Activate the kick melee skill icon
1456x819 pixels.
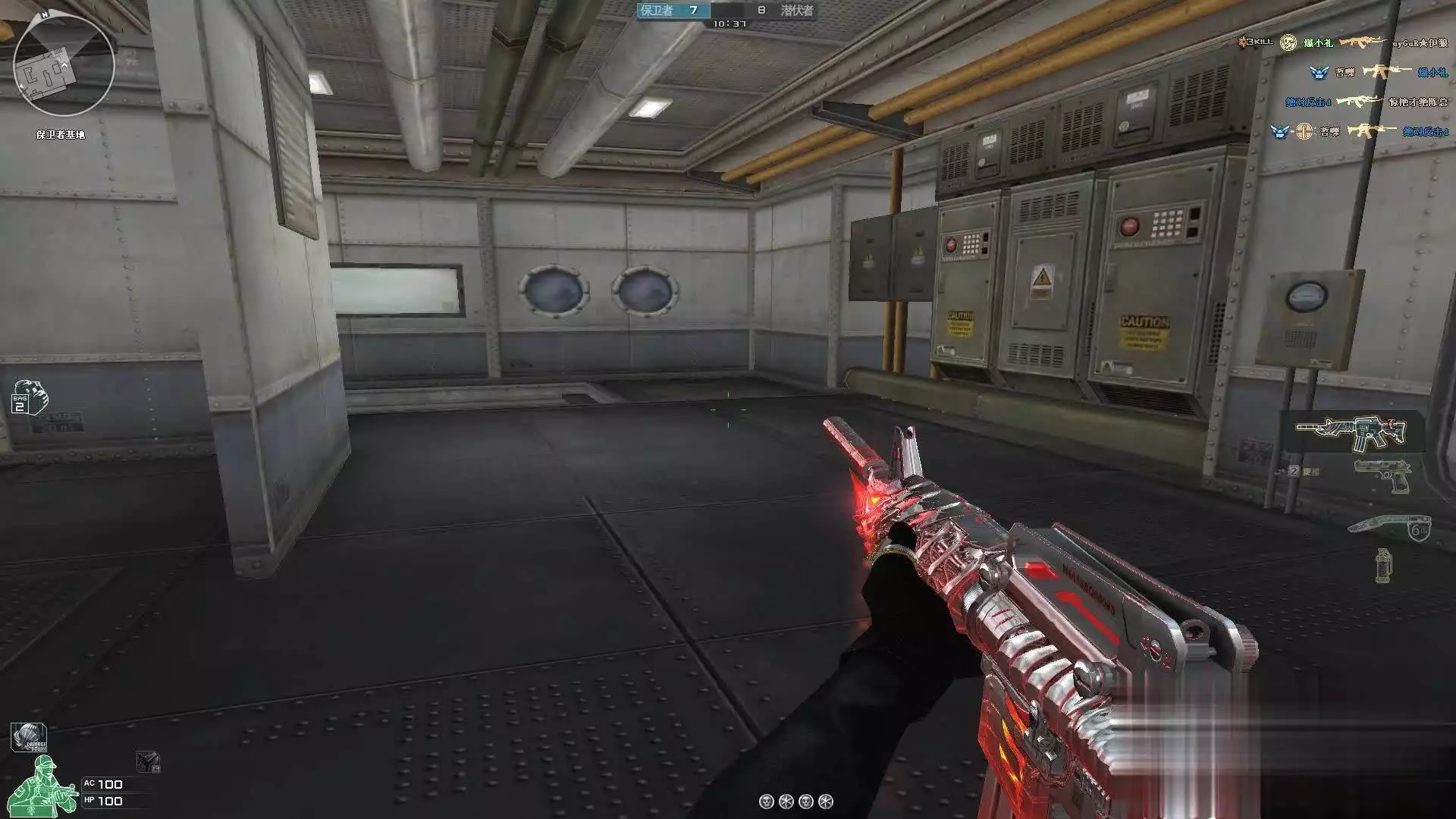point(148,761)
